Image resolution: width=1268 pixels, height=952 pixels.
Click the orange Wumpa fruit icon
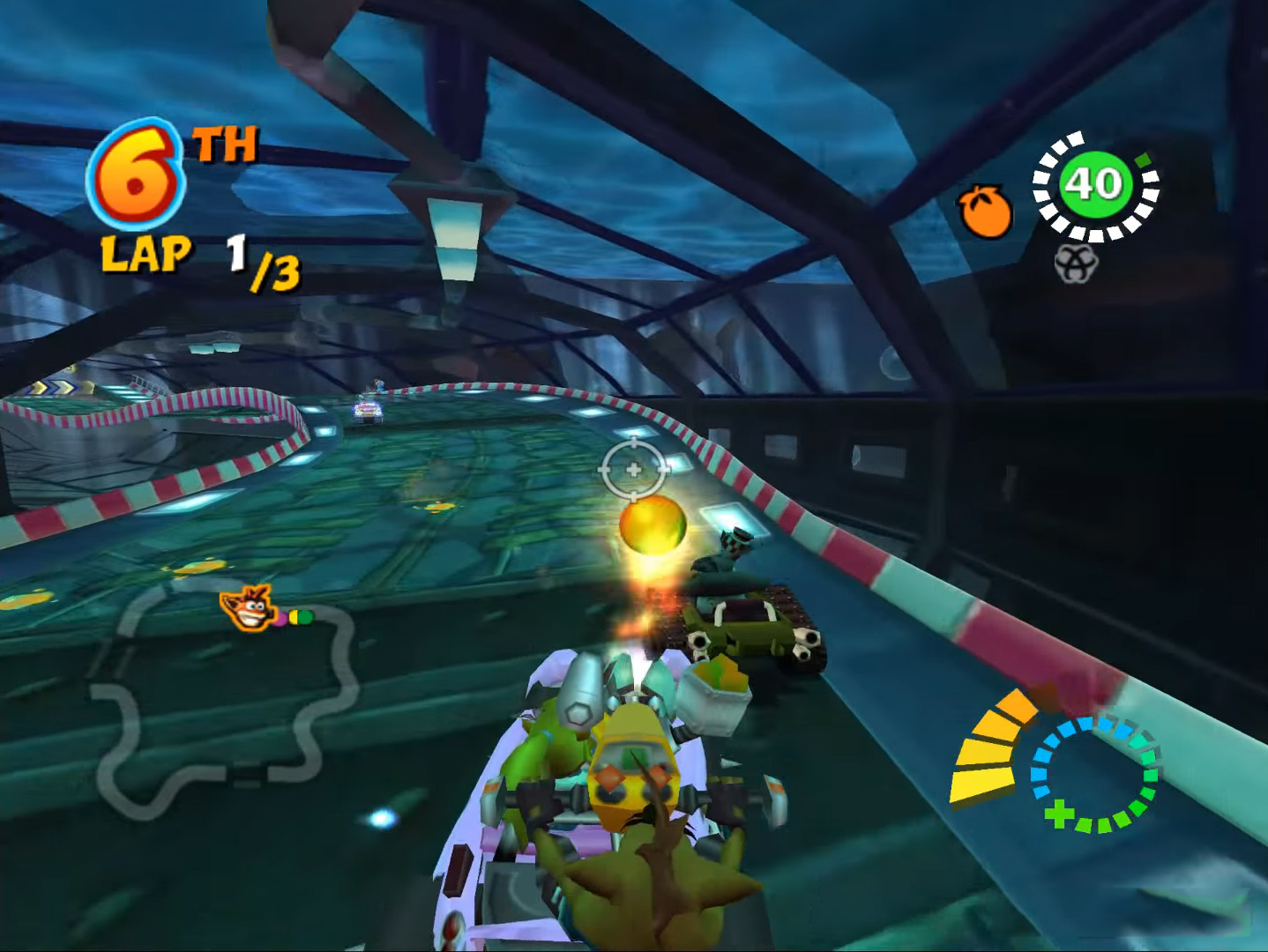pyautogui.click(x=985, y=212)
